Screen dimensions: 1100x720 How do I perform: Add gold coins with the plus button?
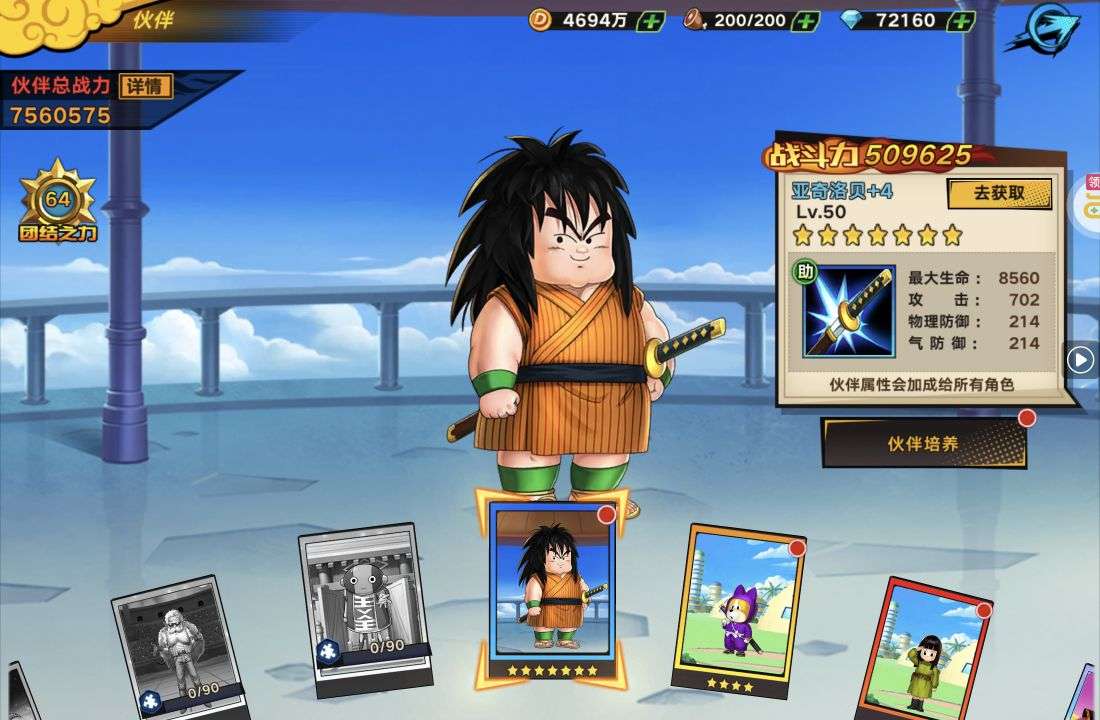pyautogui.click(x=651, y=20)
